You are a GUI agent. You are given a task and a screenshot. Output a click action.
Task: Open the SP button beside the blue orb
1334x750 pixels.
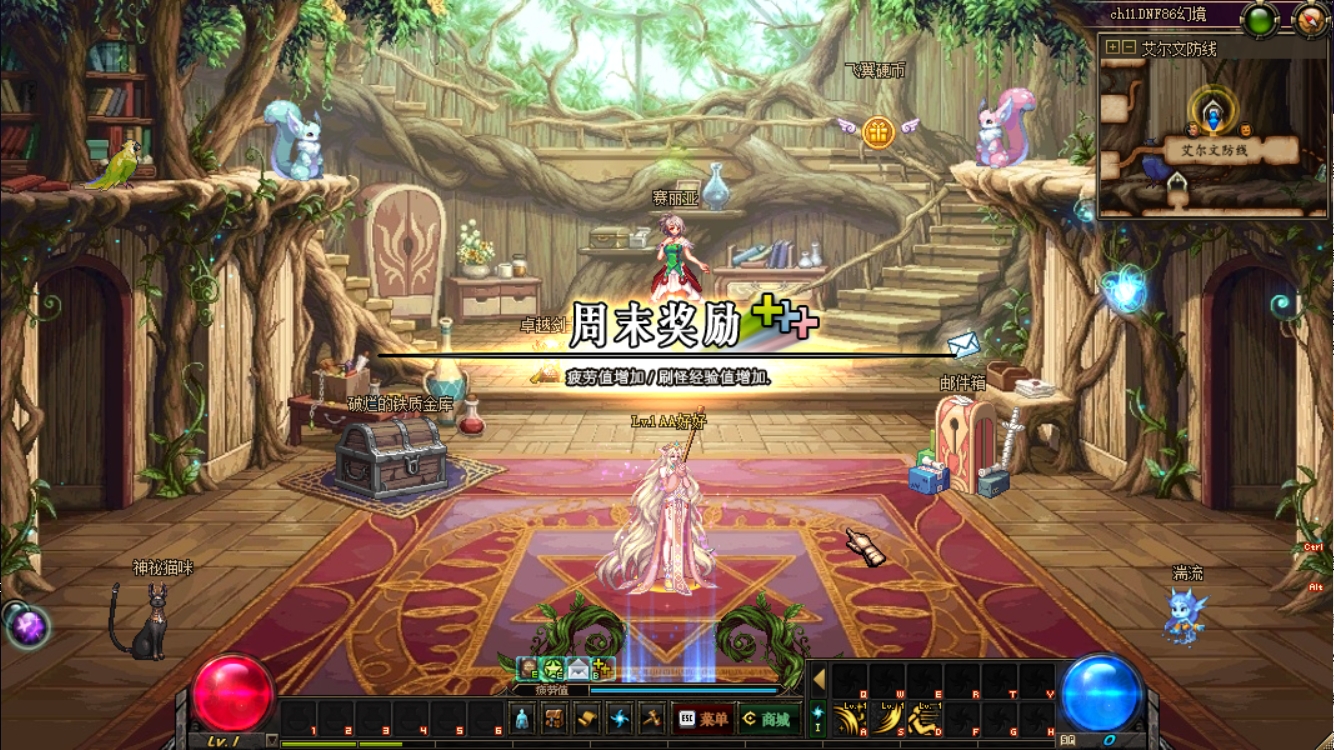click(1068, 740)
